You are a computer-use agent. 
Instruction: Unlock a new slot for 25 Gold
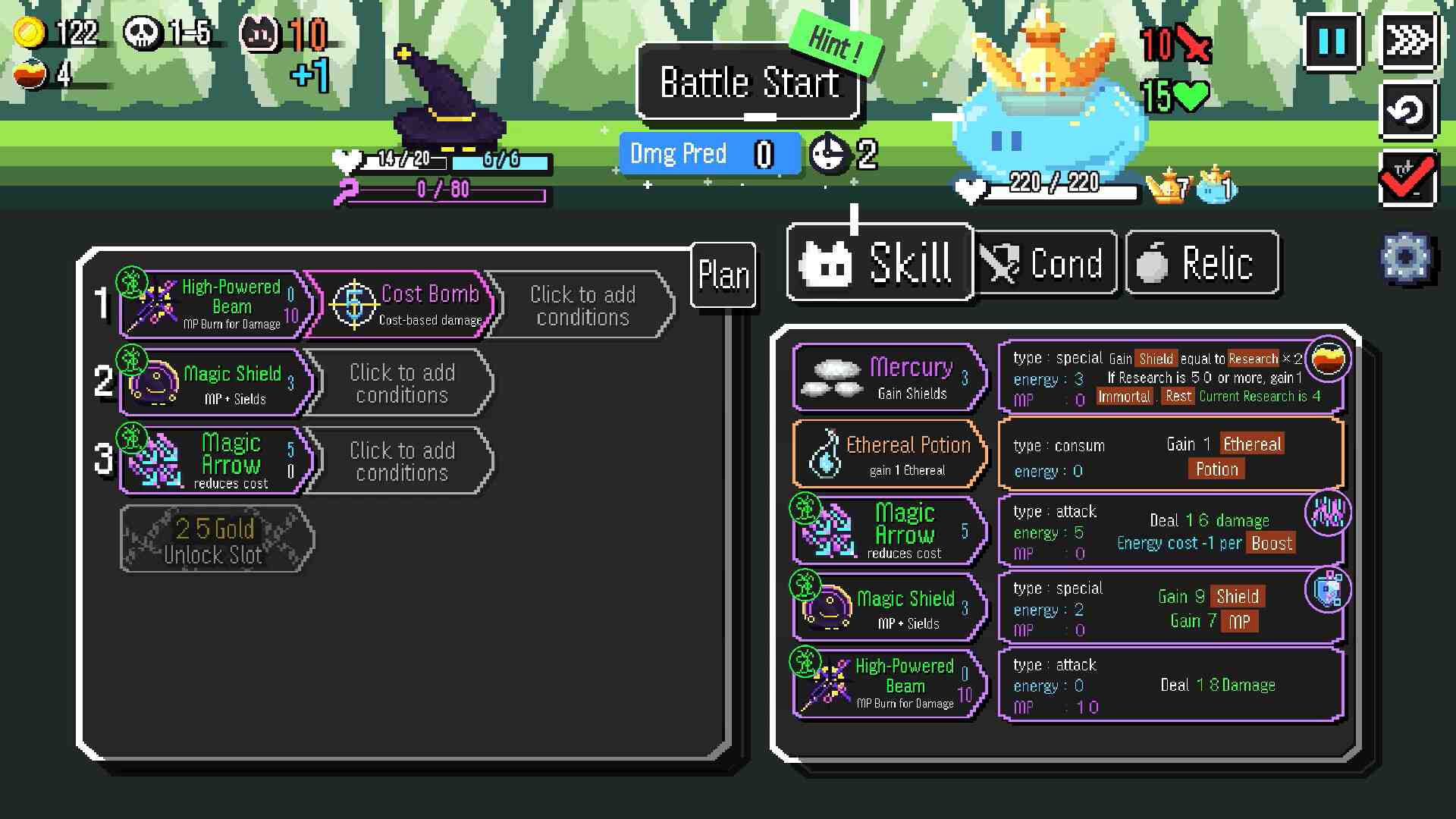215,539
